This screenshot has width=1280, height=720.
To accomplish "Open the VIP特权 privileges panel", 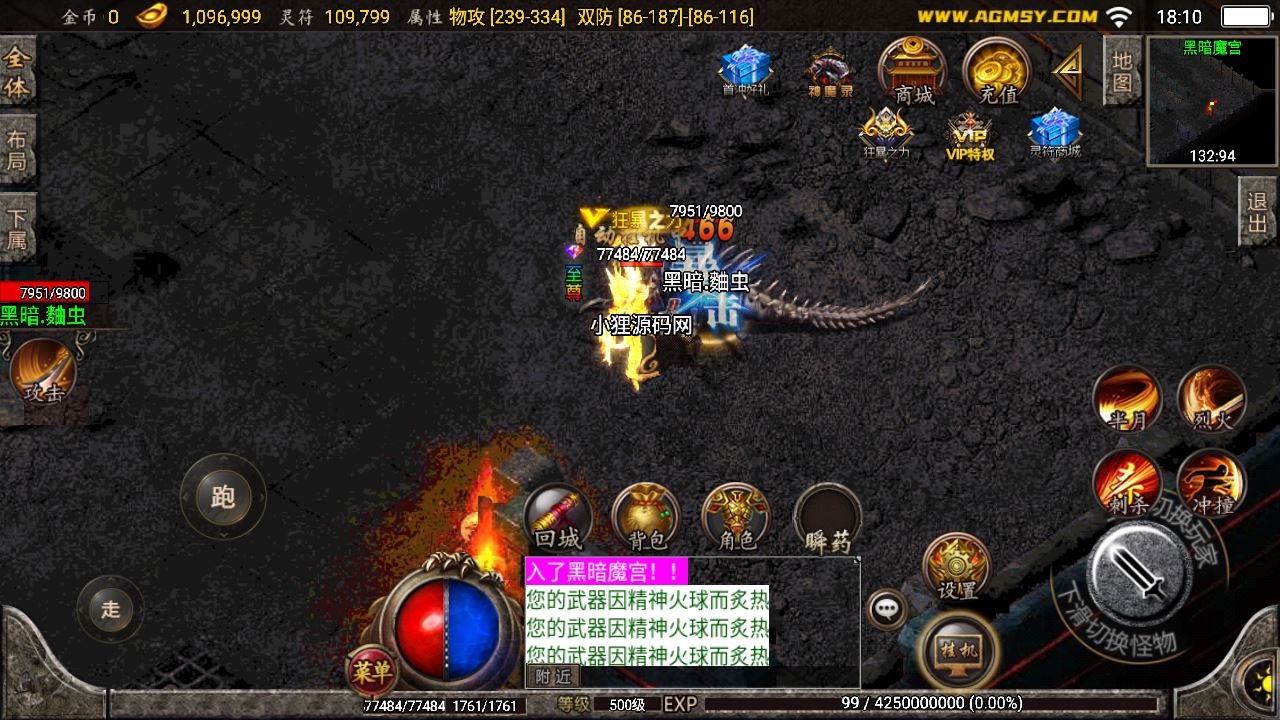I will [970, 136].
